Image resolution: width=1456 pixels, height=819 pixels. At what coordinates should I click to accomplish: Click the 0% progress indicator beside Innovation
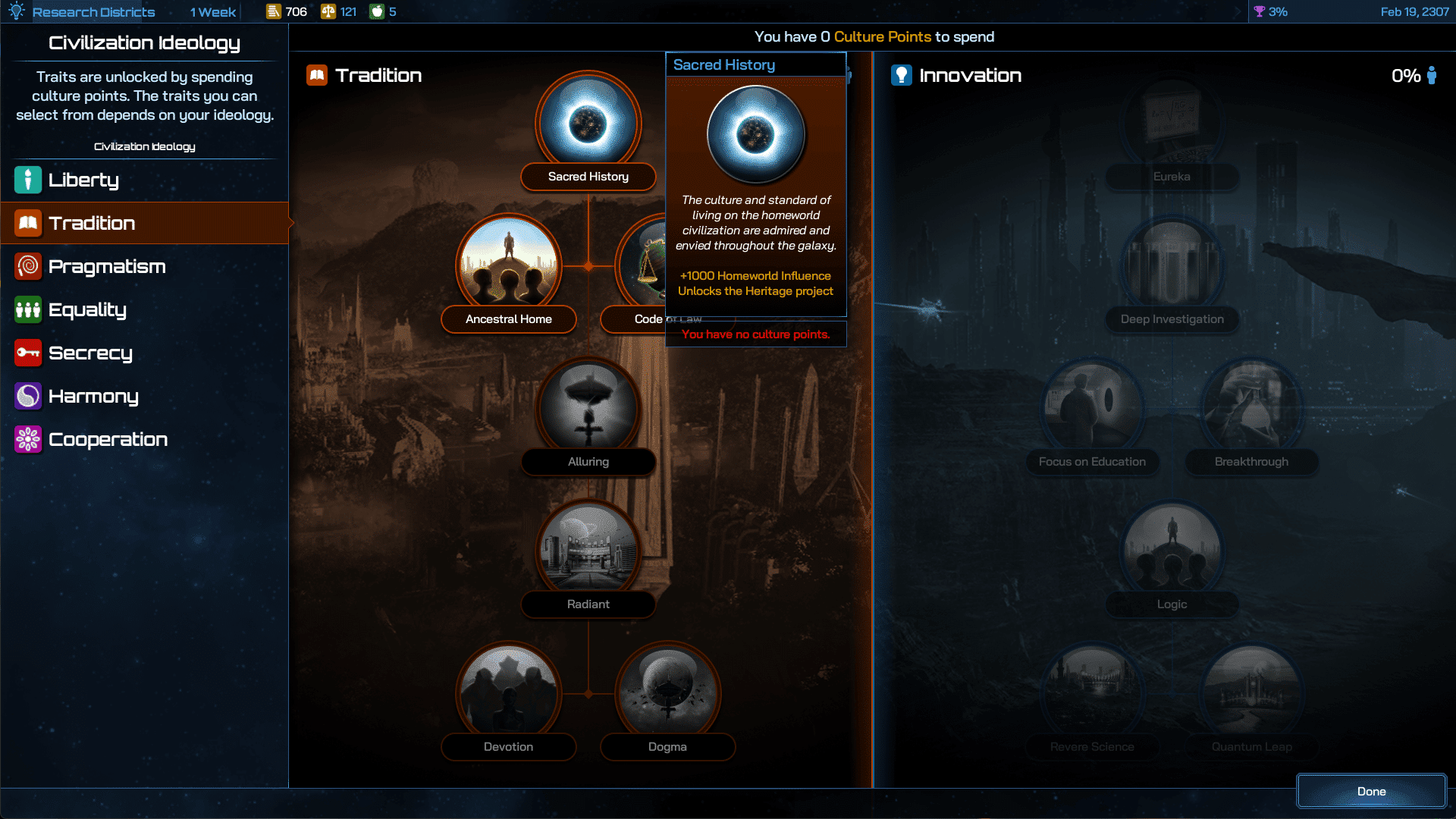(1406, 75)
